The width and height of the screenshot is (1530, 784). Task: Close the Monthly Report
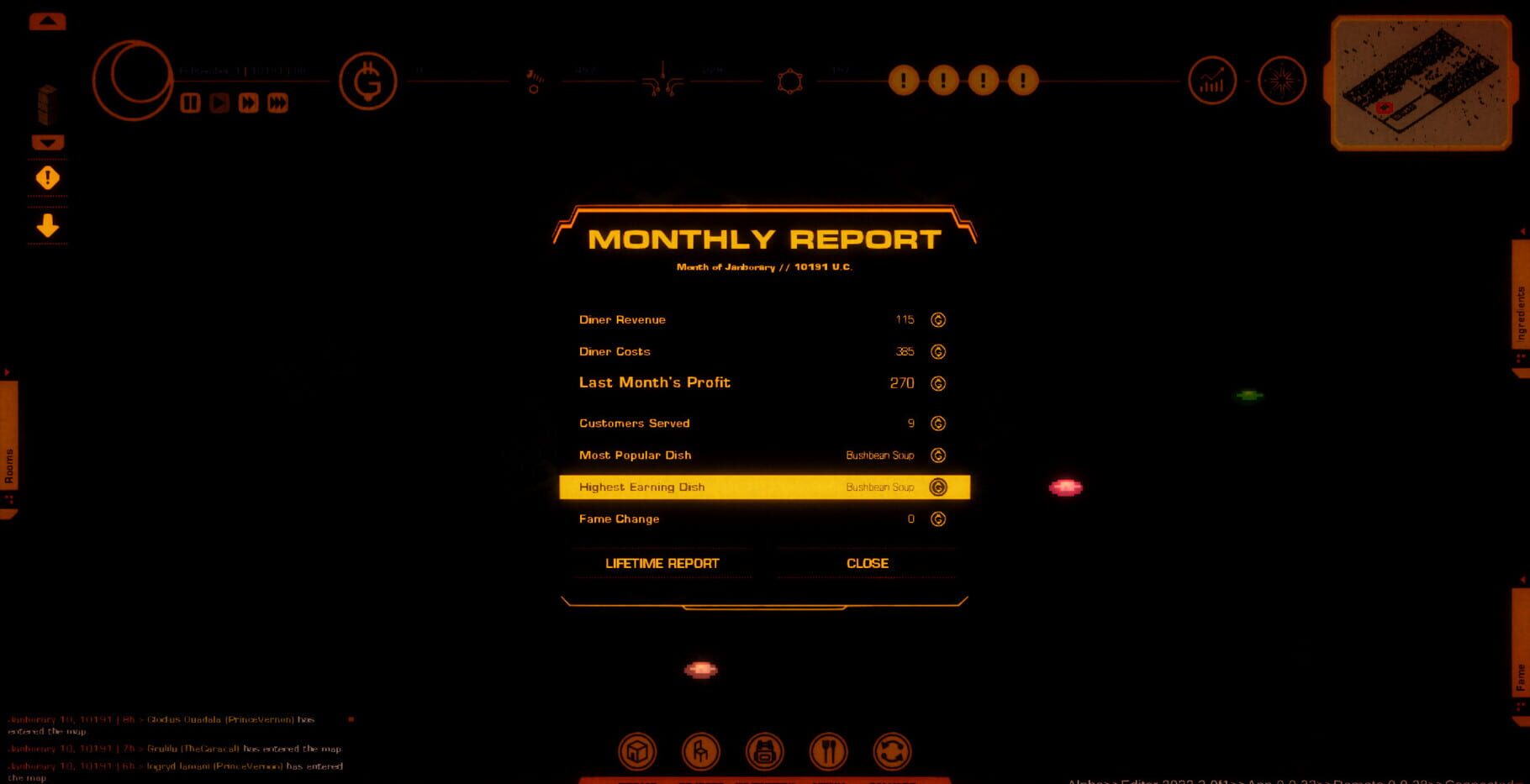point(867,563)
